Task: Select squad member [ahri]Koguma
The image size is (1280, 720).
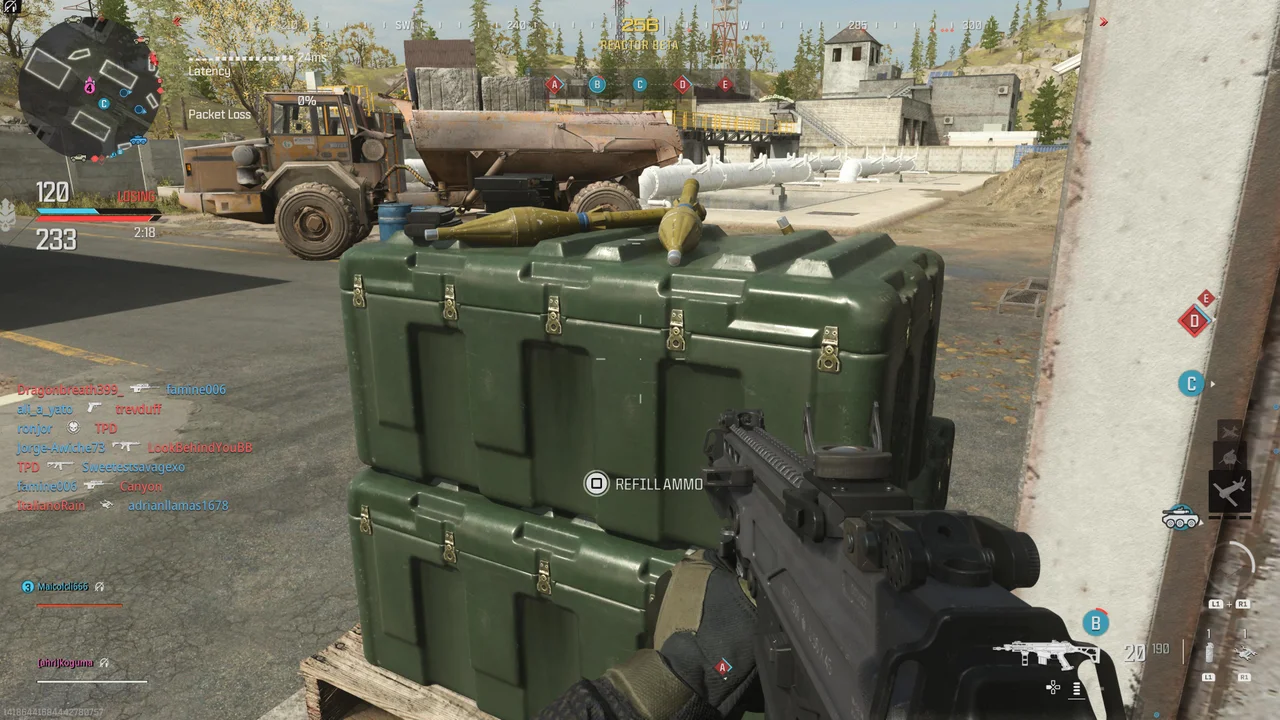Action: 66,663
